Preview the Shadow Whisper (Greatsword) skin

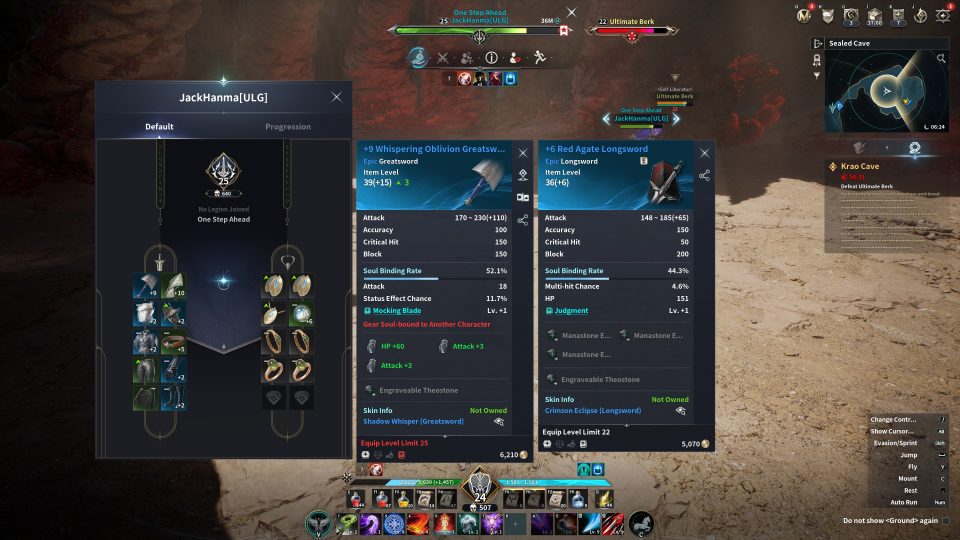tap(499, 422)
